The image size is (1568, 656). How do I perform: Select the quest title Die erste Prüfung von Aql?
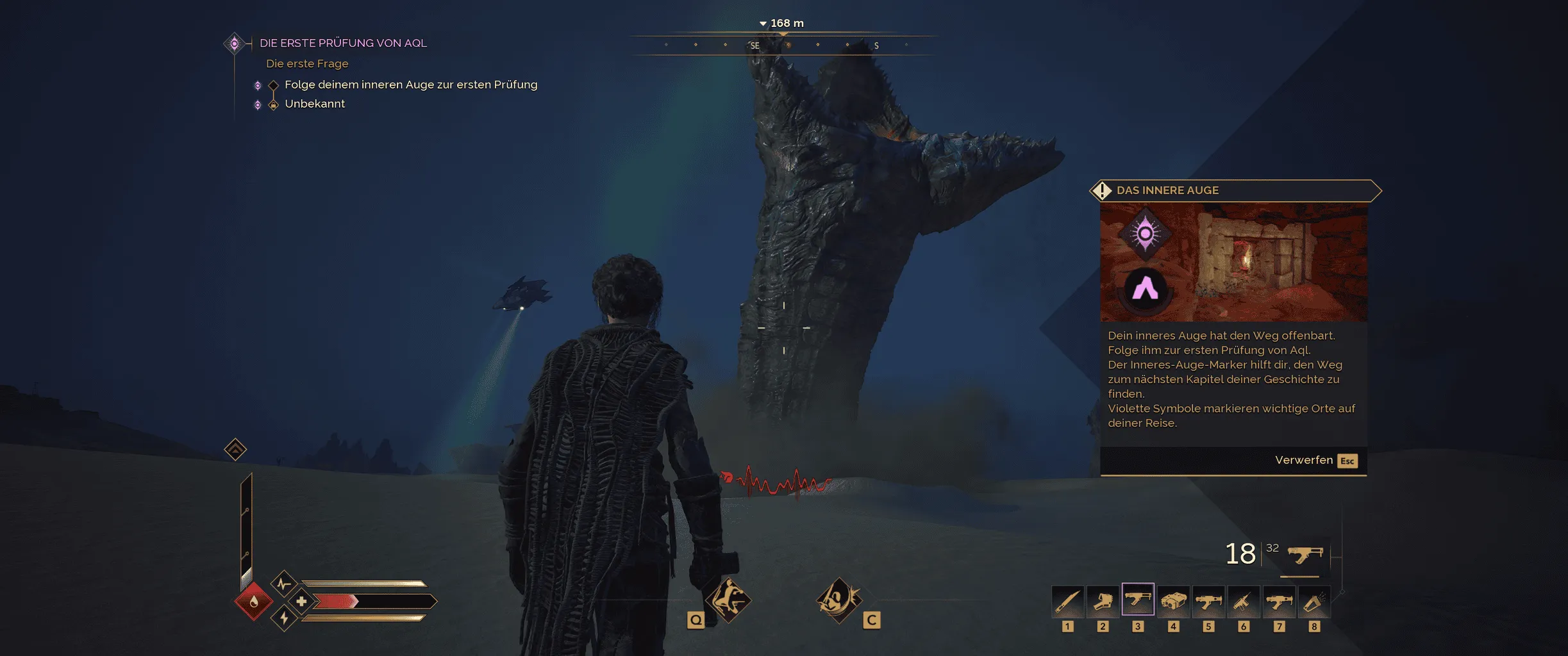[x=343, y=43]
